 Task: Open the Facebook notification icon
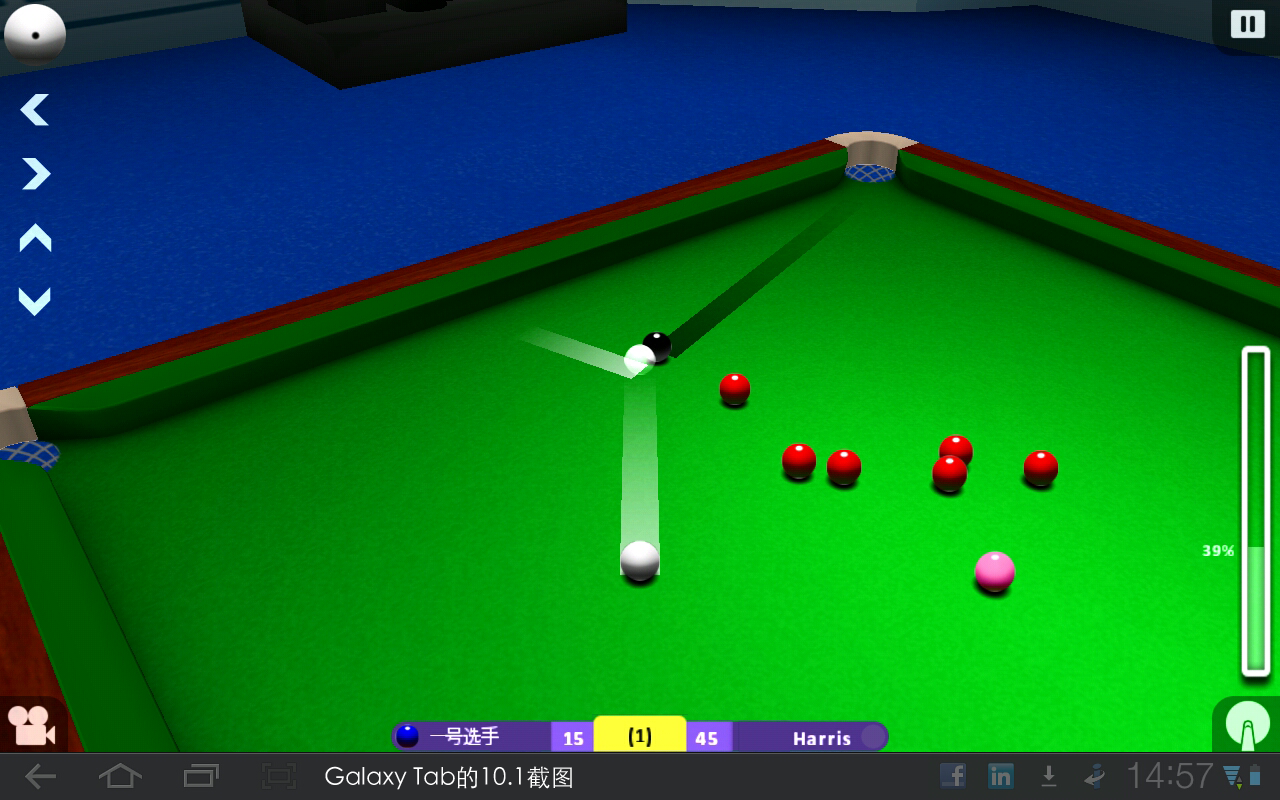[x=952, y=775]
